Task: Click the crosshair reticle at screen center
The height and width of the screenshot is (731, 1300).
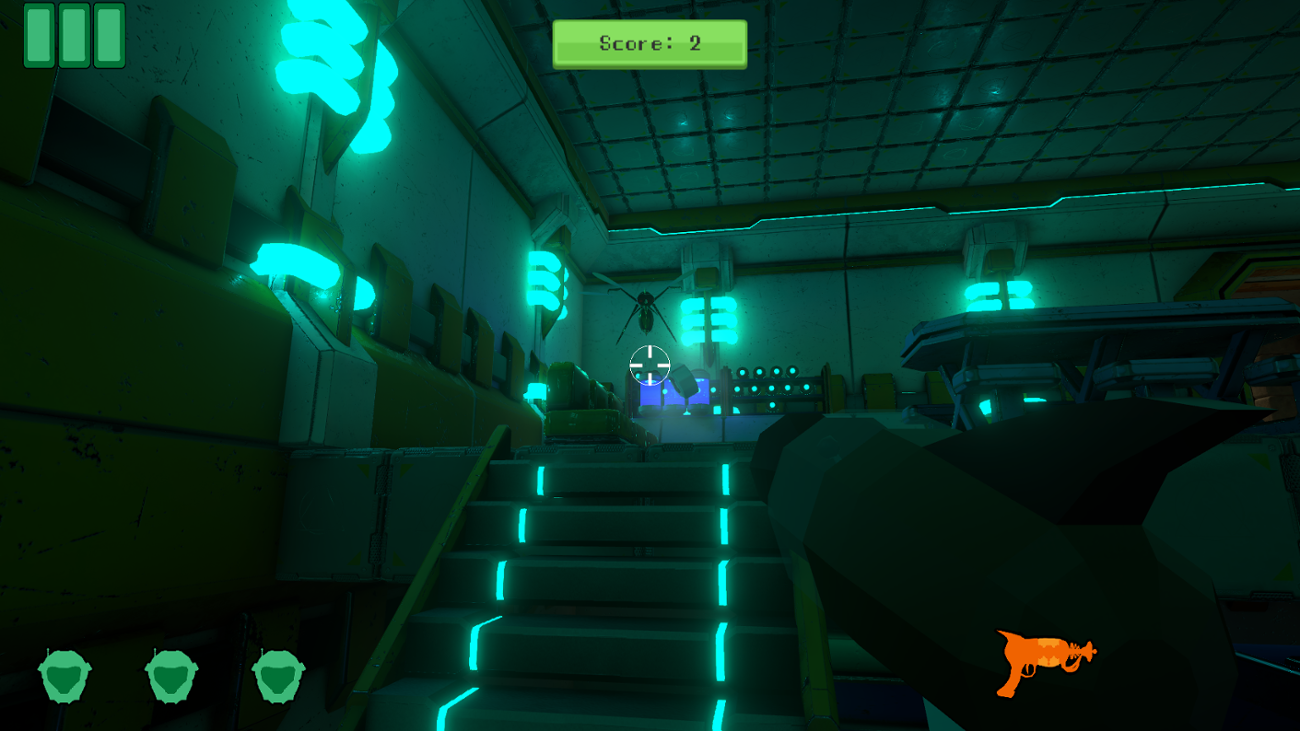Action: (650, 364)
